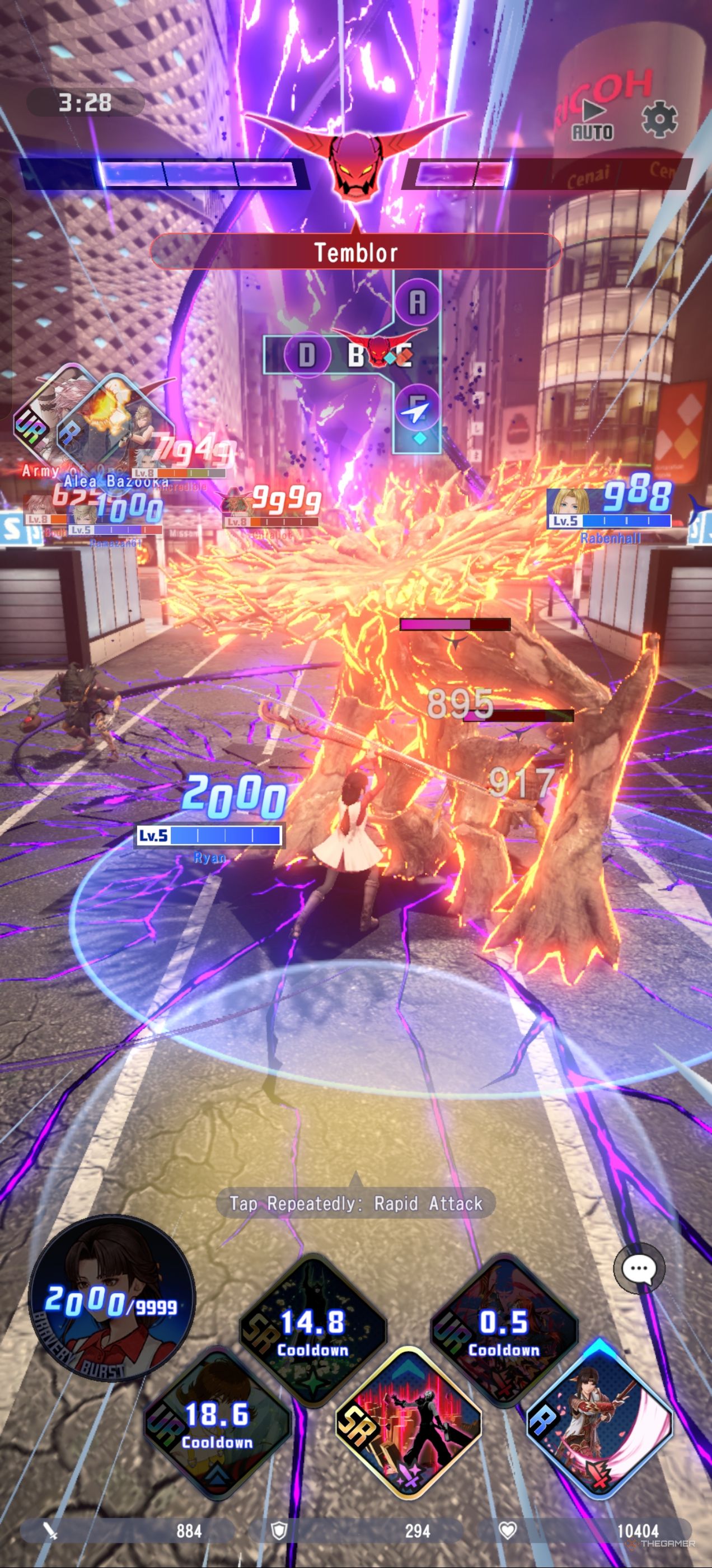Viewport: 712px width, 1568px height.
Task: Choose lane A on the route map
Action: [418, 301]
